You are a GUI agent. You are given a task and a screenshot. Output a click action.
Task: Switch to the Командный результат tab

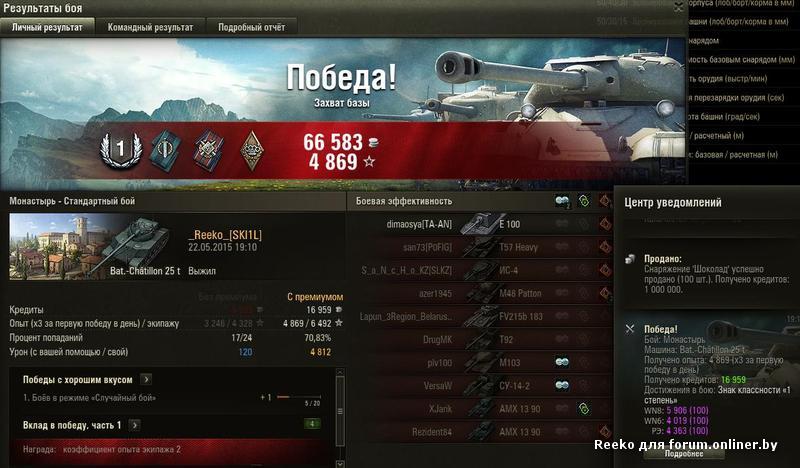pos(152,27)
